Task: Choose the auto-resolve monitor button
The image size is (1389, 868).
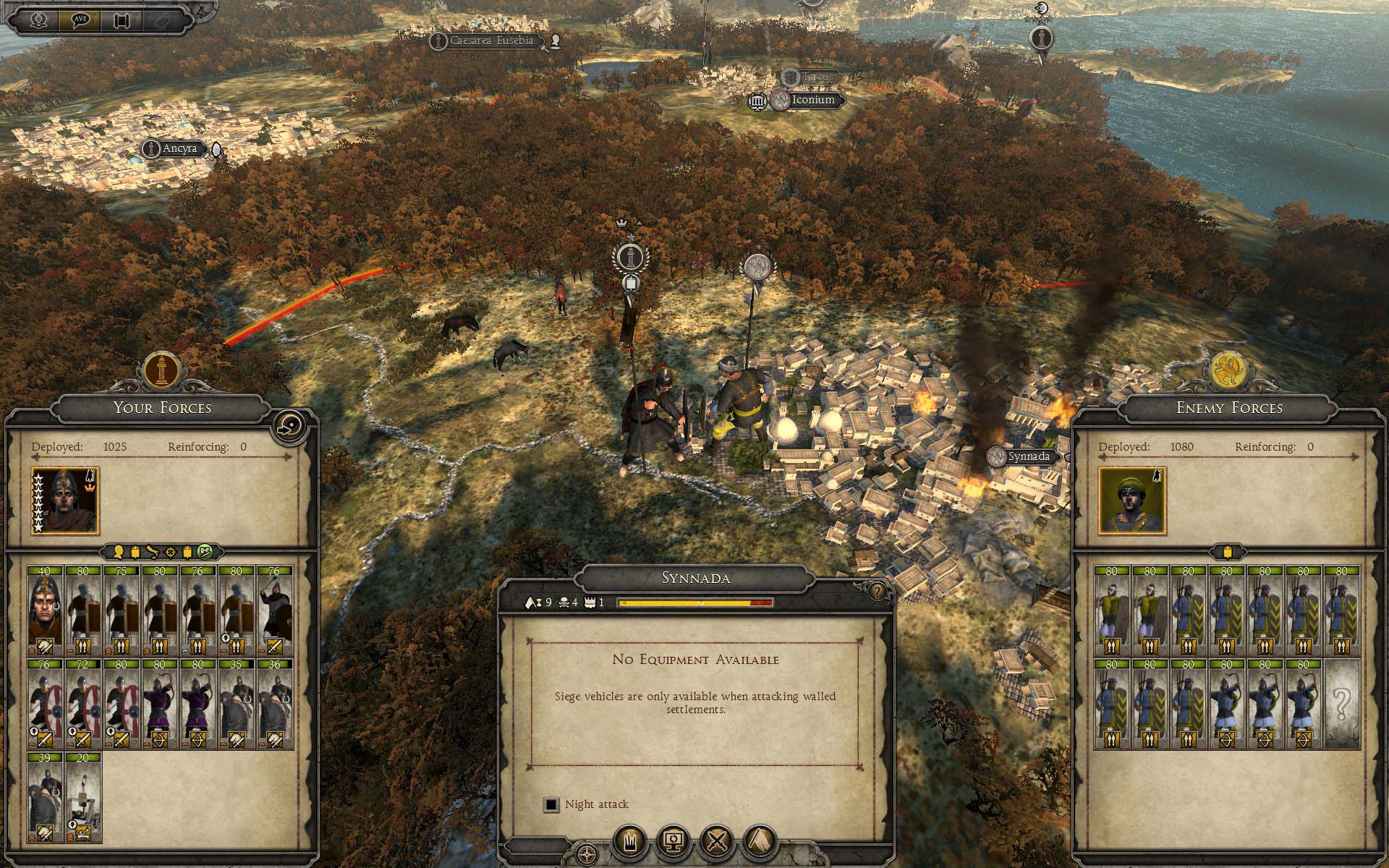Action: [674, 841]
